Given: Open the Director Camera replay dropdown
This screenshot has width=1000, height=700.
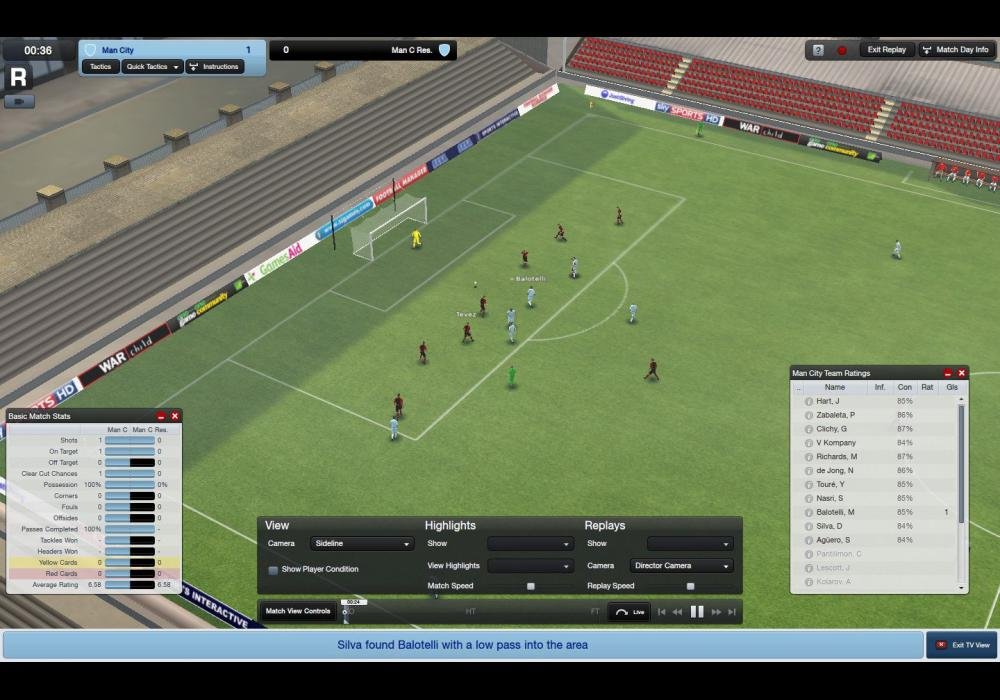Looking at the screenshot, I should (681, 566).
